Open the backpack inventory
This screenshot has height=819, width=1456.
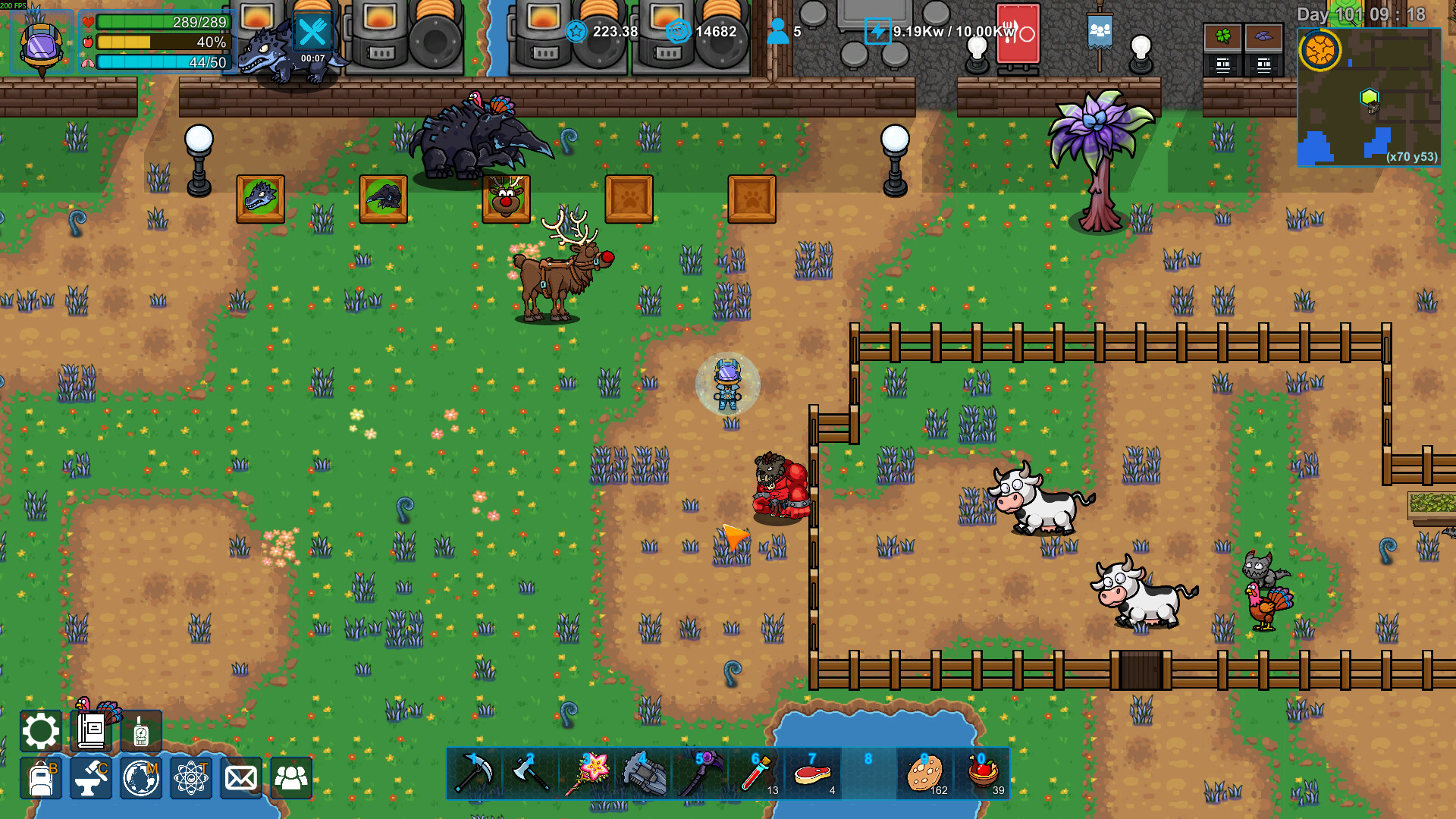41,778
